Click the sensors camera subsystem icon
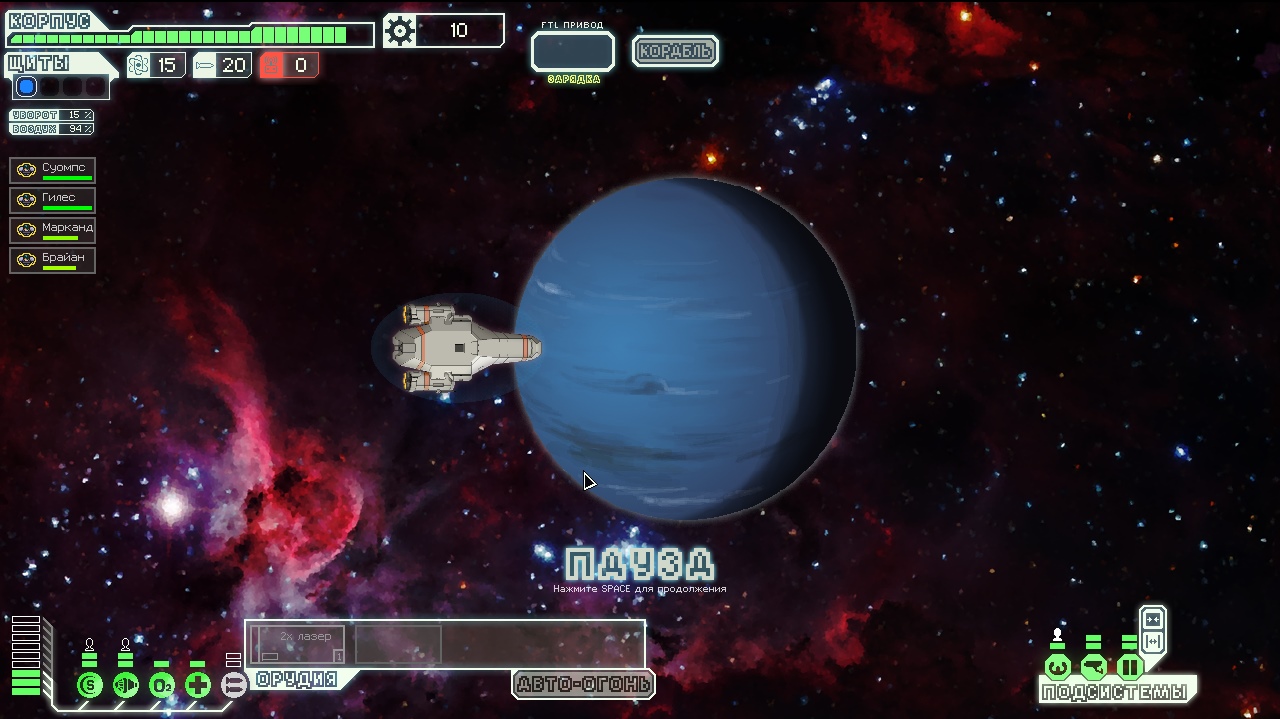Image resolution: width=1280 pixels, height=719 pixels. point(1093,667)
